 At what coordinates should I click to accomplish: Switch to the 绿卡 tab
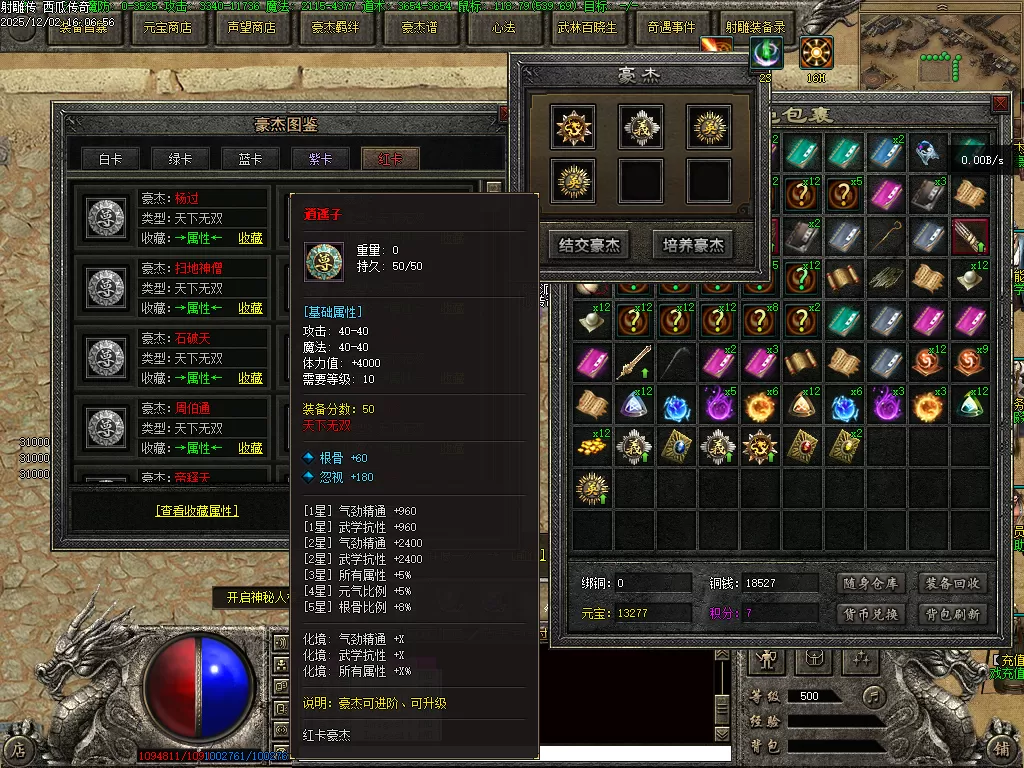click(181, 159)
